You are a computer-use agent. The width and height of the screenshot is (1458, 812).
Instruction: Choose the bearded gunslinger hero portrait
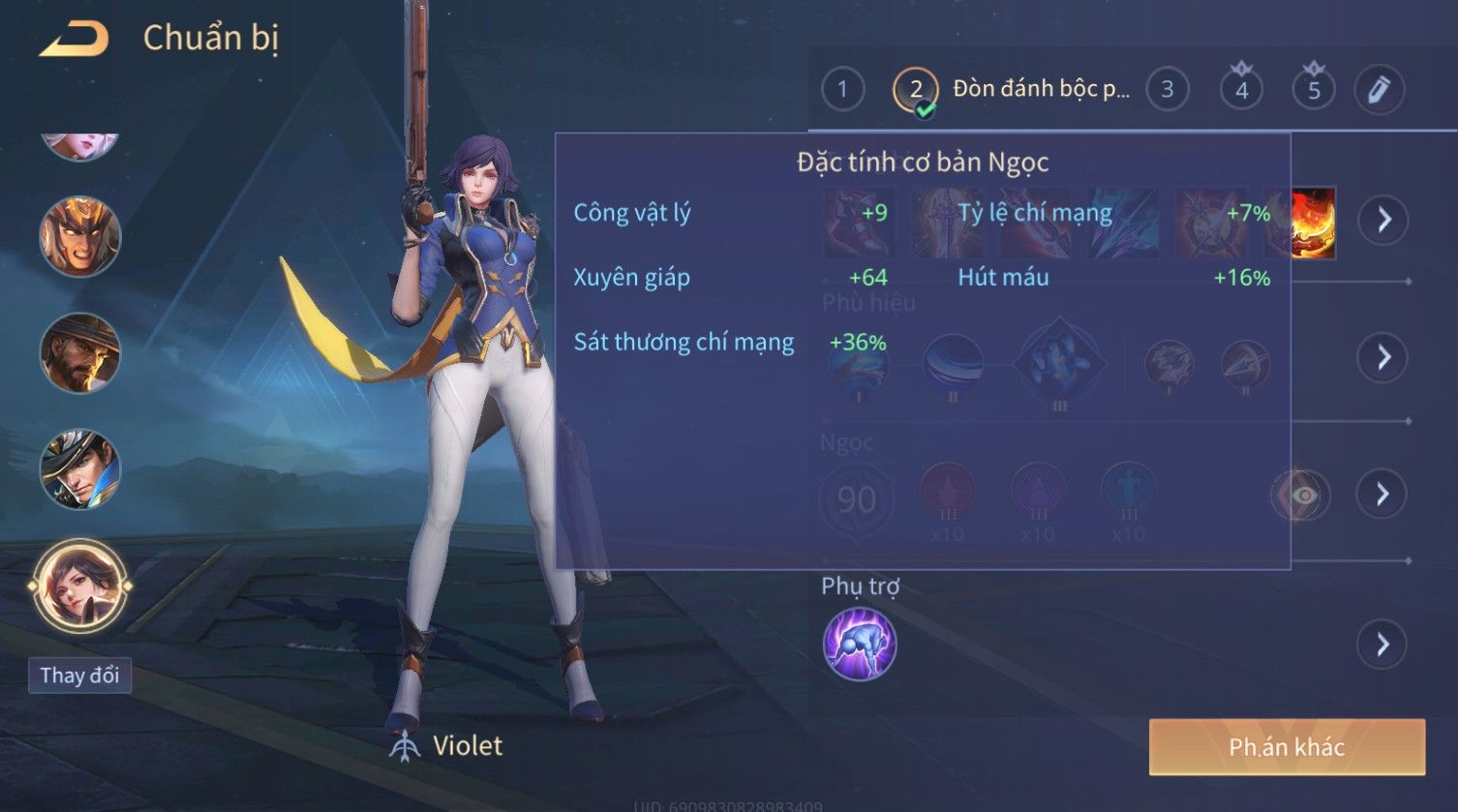[x=79, y=353]
